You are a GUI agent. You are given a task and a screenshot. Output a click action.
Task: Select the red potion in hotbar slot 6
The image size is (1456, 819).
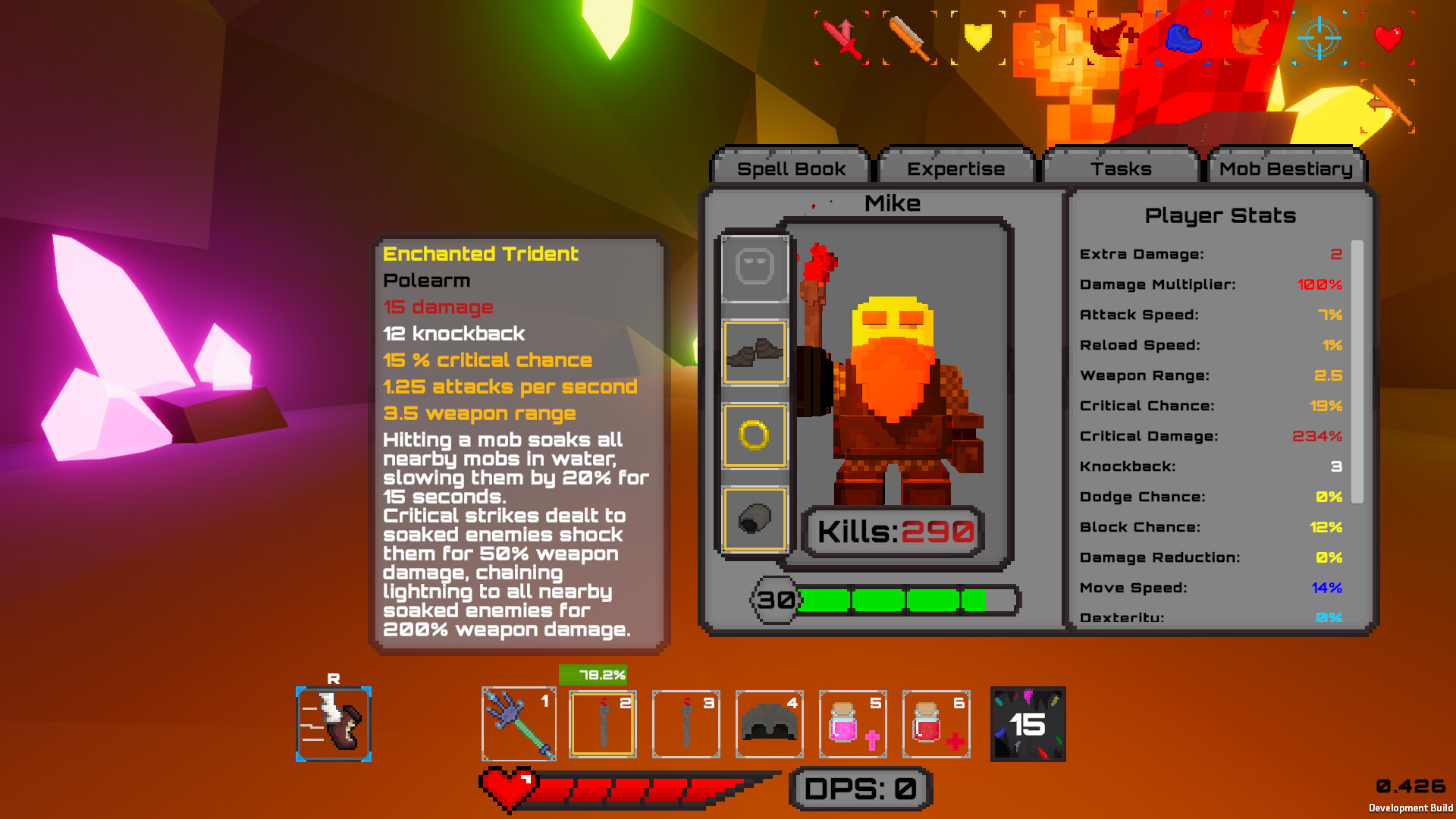click(x=935, y=723)
